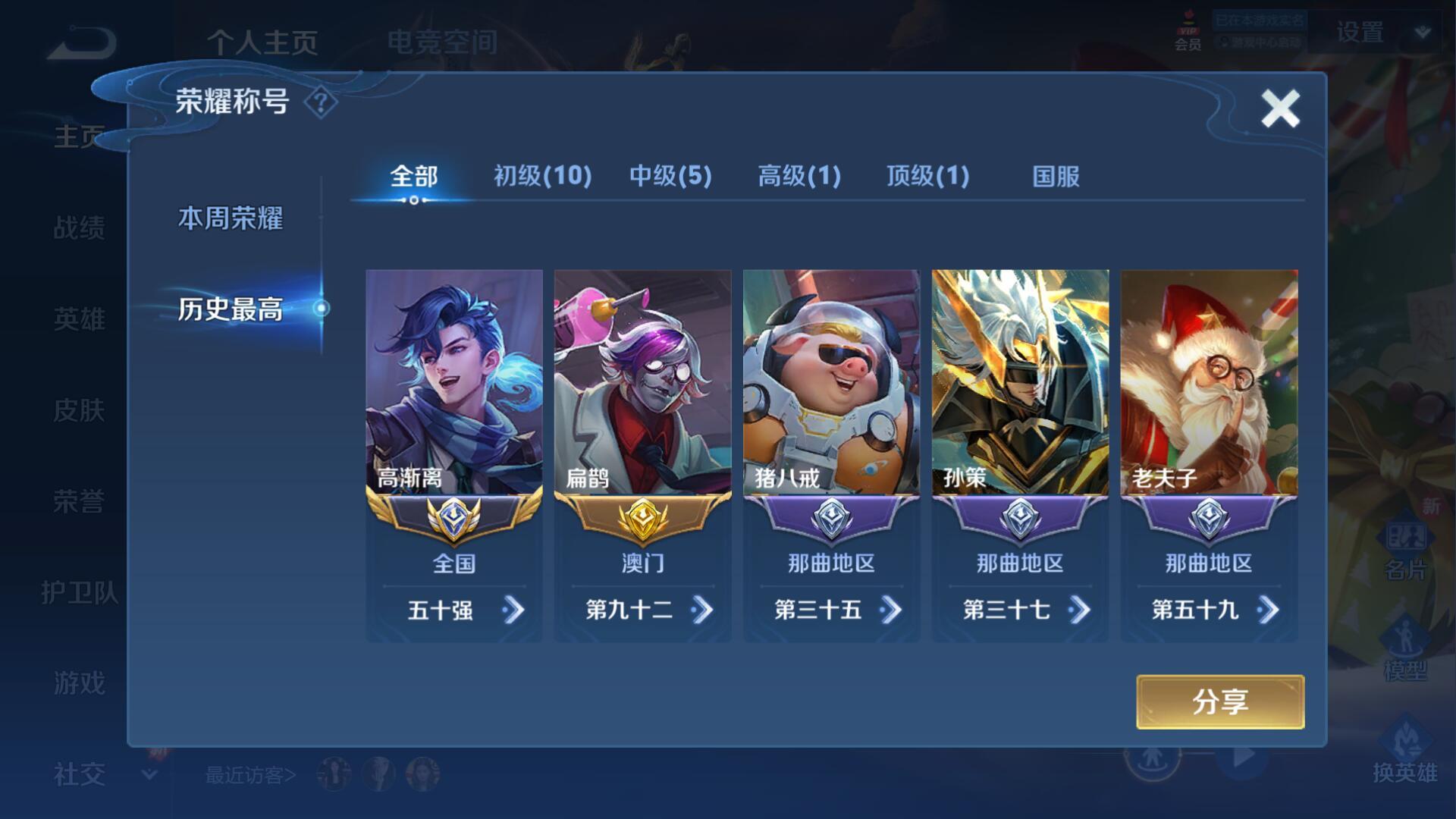This screenshot has height=819, width=1456.
Task: Close the 荣耀称号 popup window
Action: click(1280, 108)
